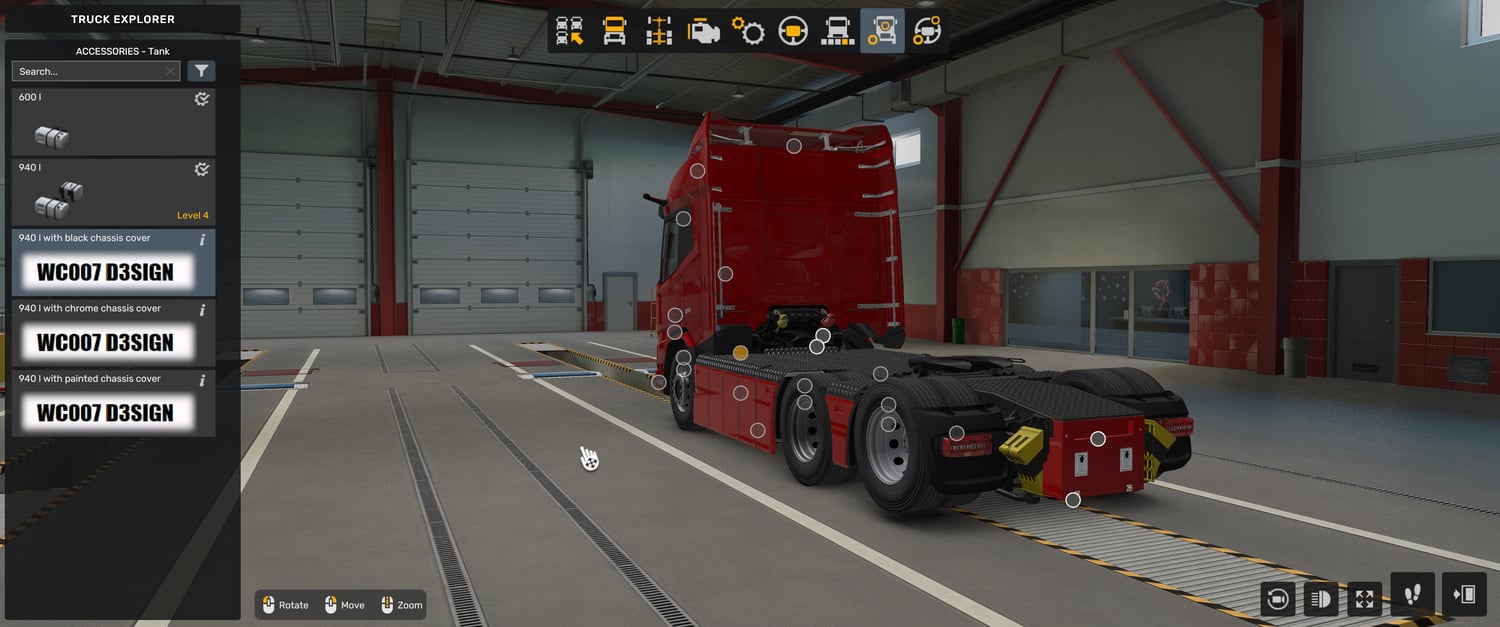
Task: Exit the Truck Explorer via the door icon
Action: coord(1464,595)
